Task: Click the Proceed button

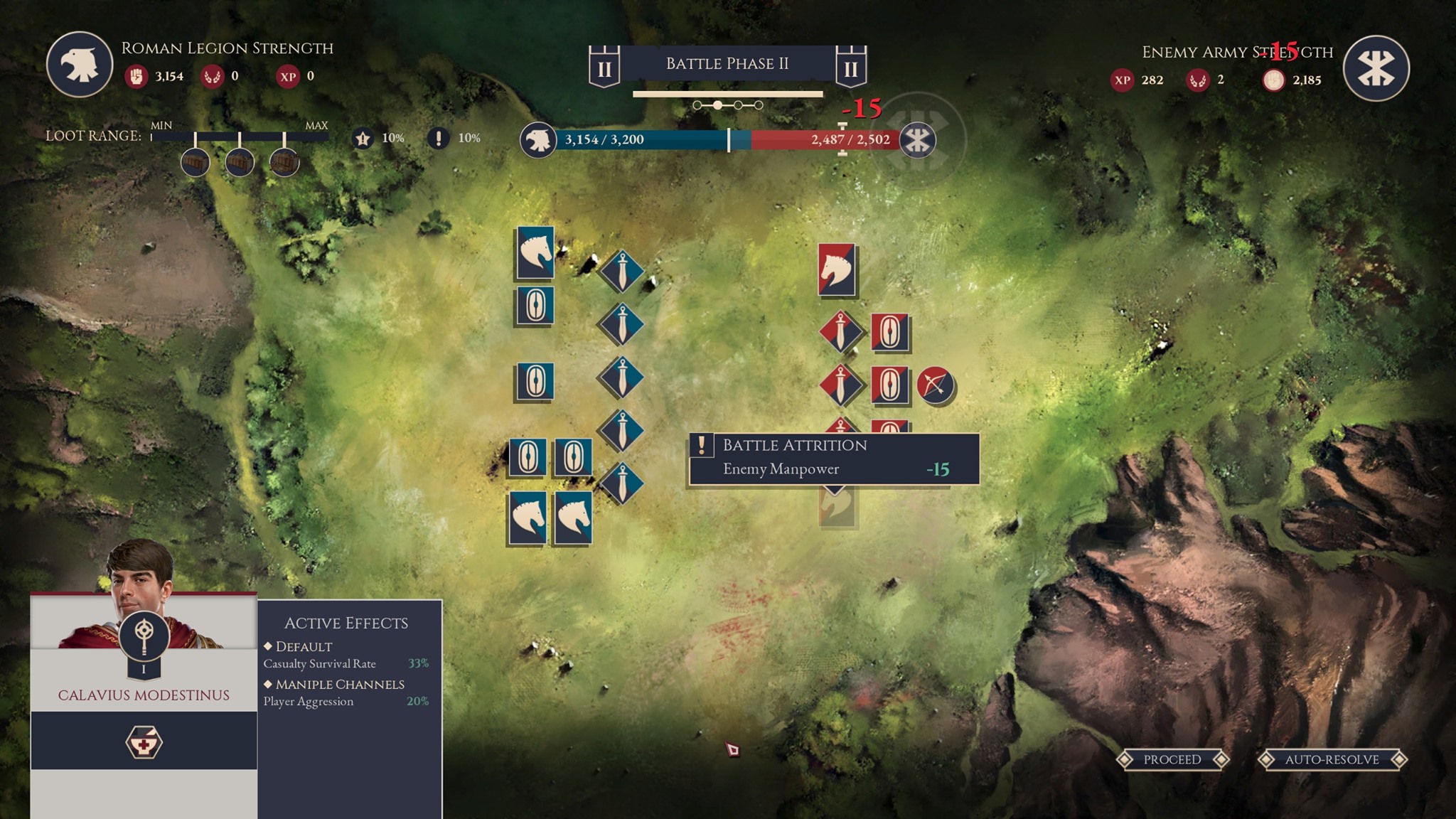Action: [1172, 759]
